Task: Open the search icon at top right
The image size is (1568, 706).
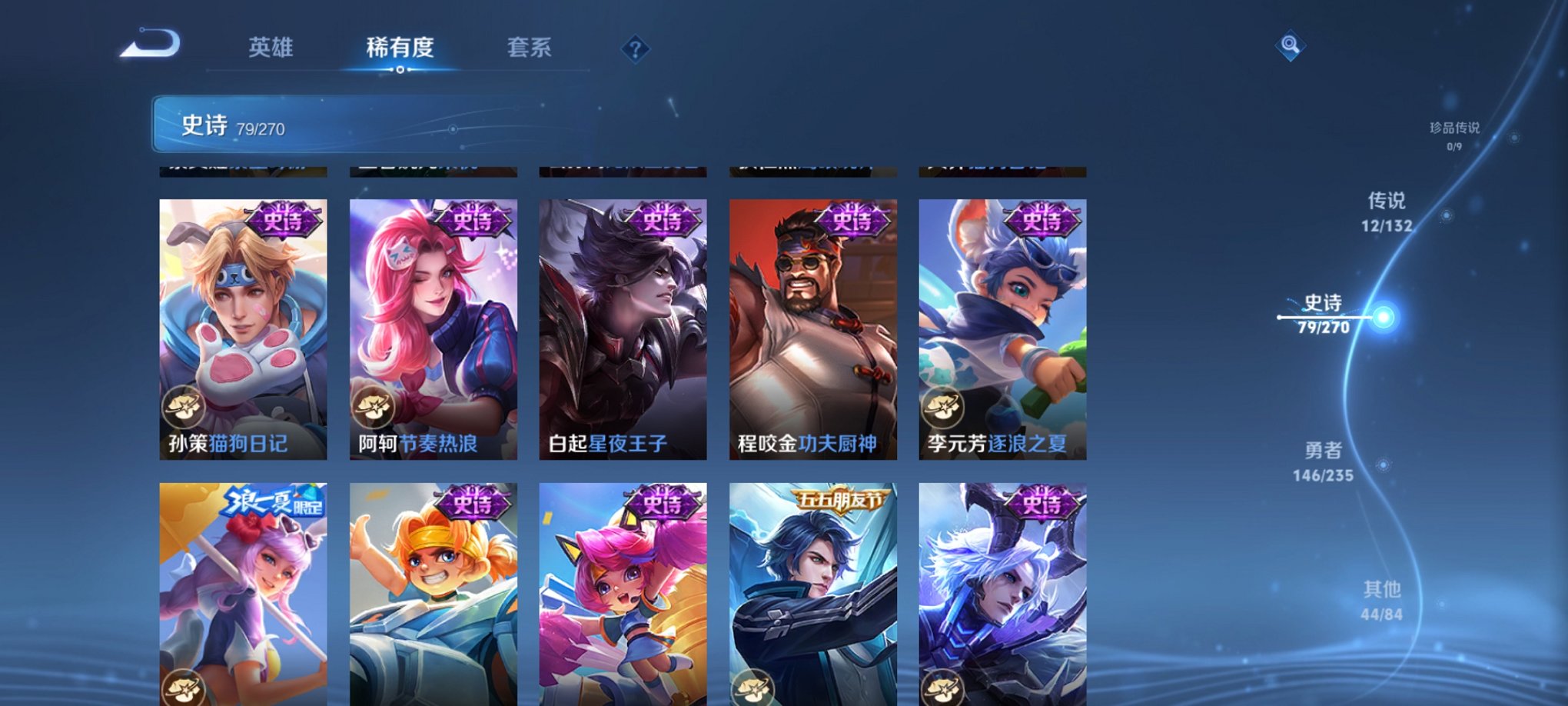Action: pos(1290,46)
